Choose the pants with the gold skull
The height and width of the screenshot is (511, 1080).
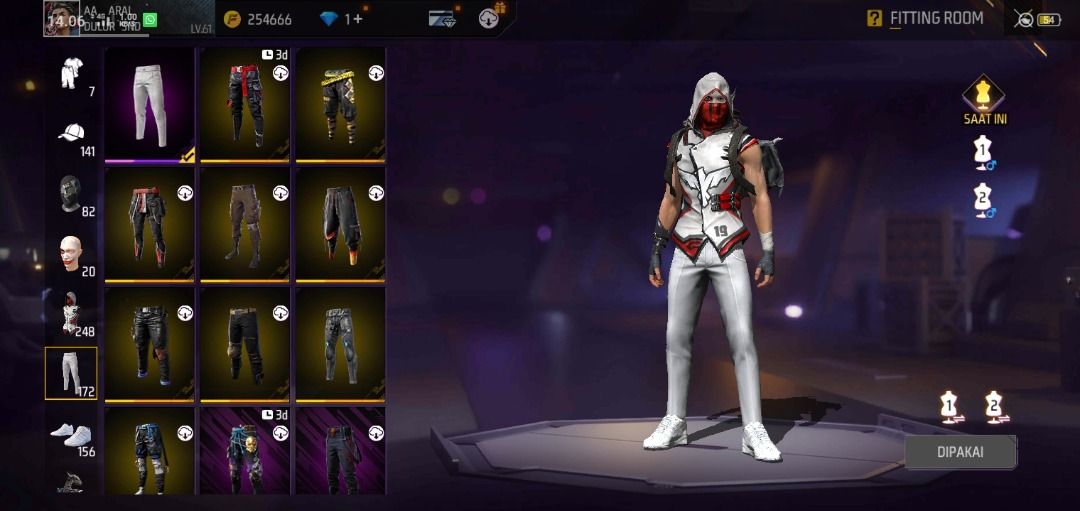[245, 450]
